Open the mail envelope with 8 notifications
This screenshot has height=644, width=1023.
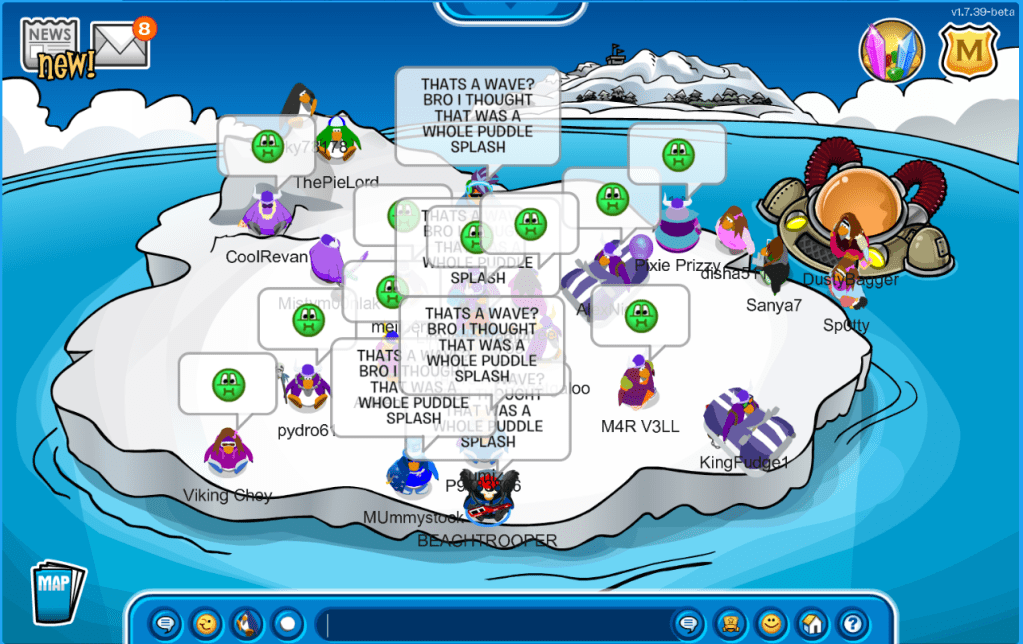[x=120, y=44]
